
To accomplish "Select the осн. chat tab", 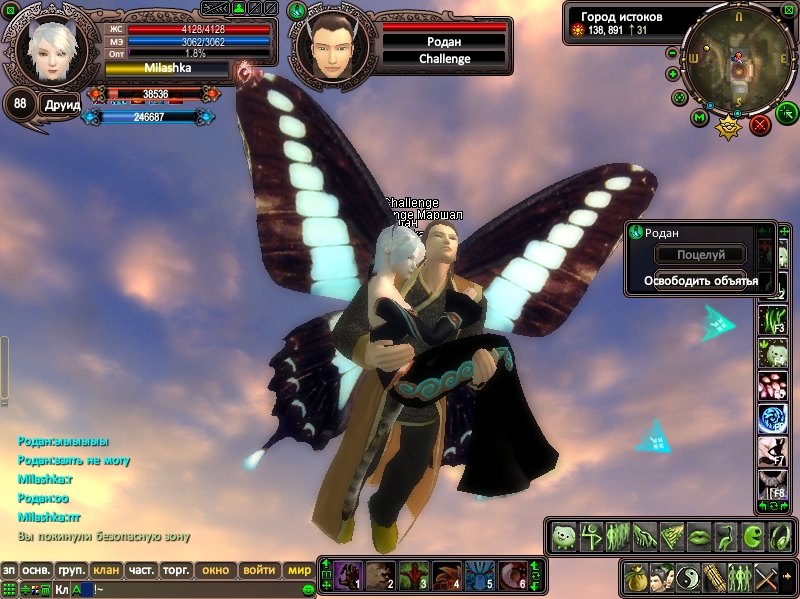I will point(37,570).
